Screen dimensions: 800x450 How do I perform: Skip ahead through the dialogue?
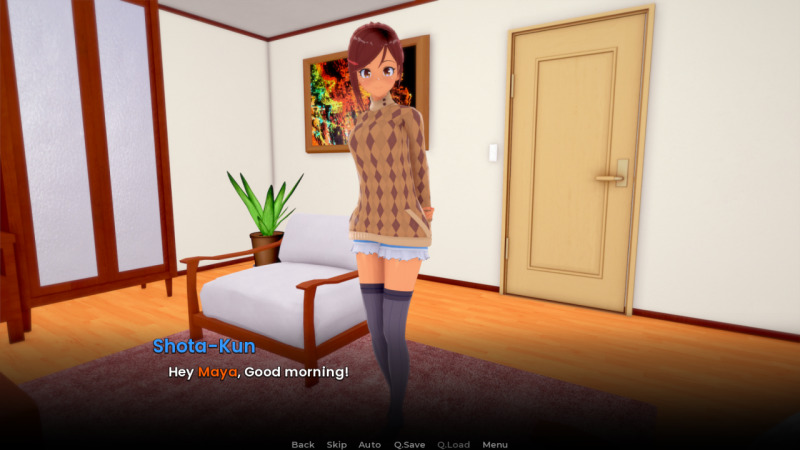337,444
